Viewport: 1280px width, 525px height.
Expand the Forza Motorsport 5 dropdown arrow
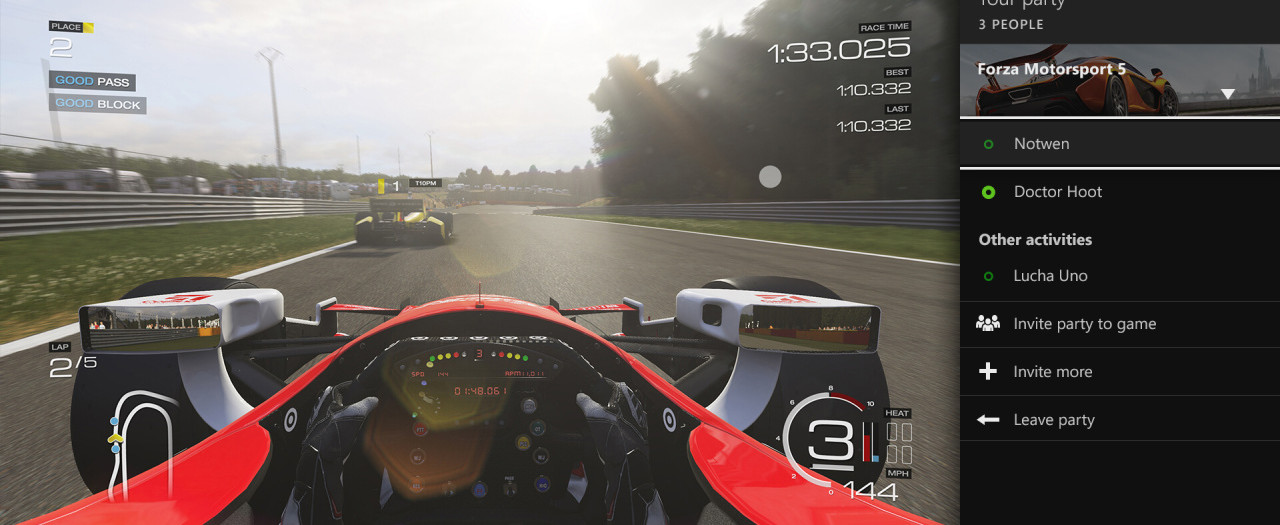1228,94
